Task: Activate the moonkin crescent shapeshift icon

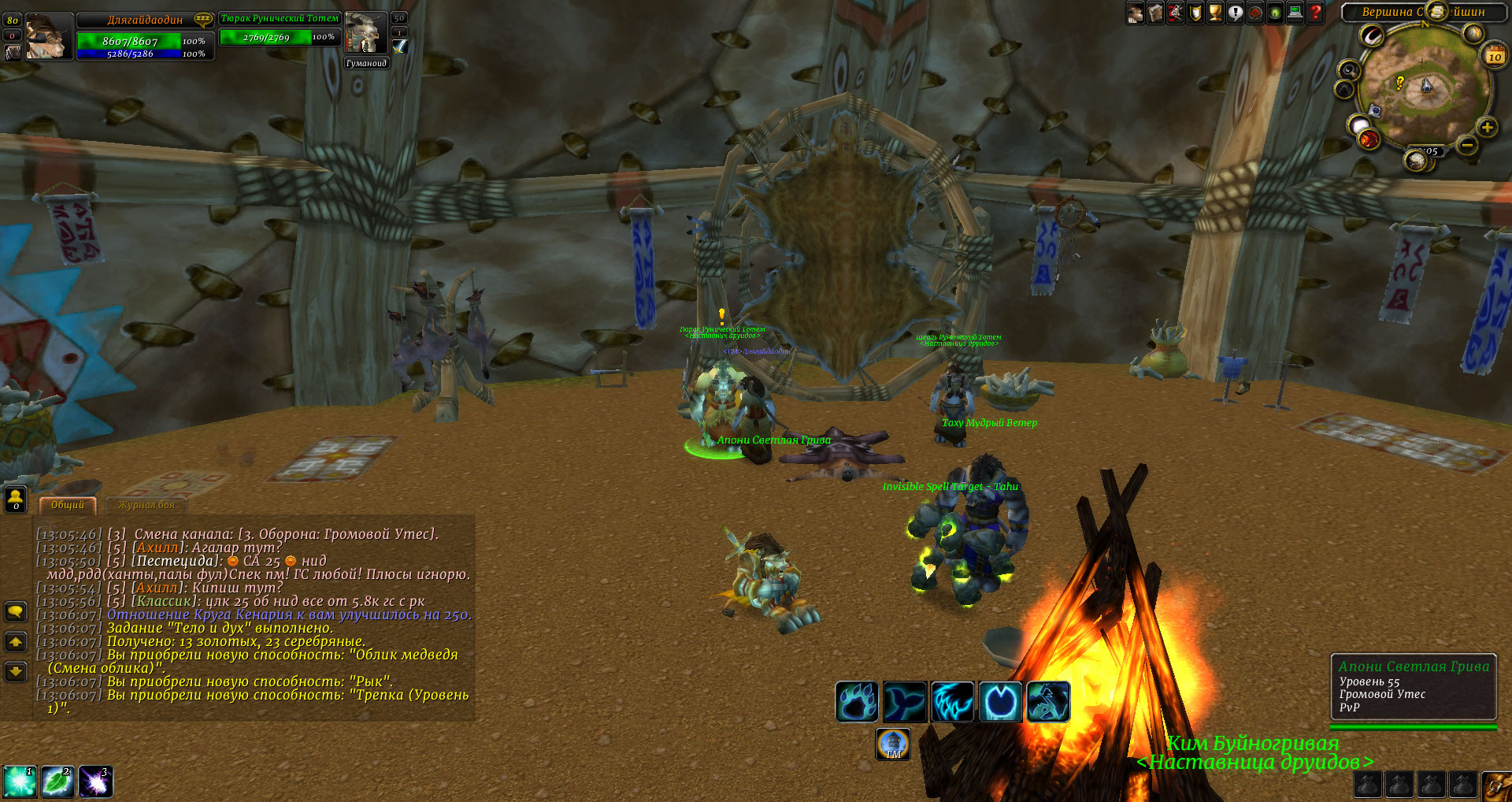Action: (x=1000, y=701)
